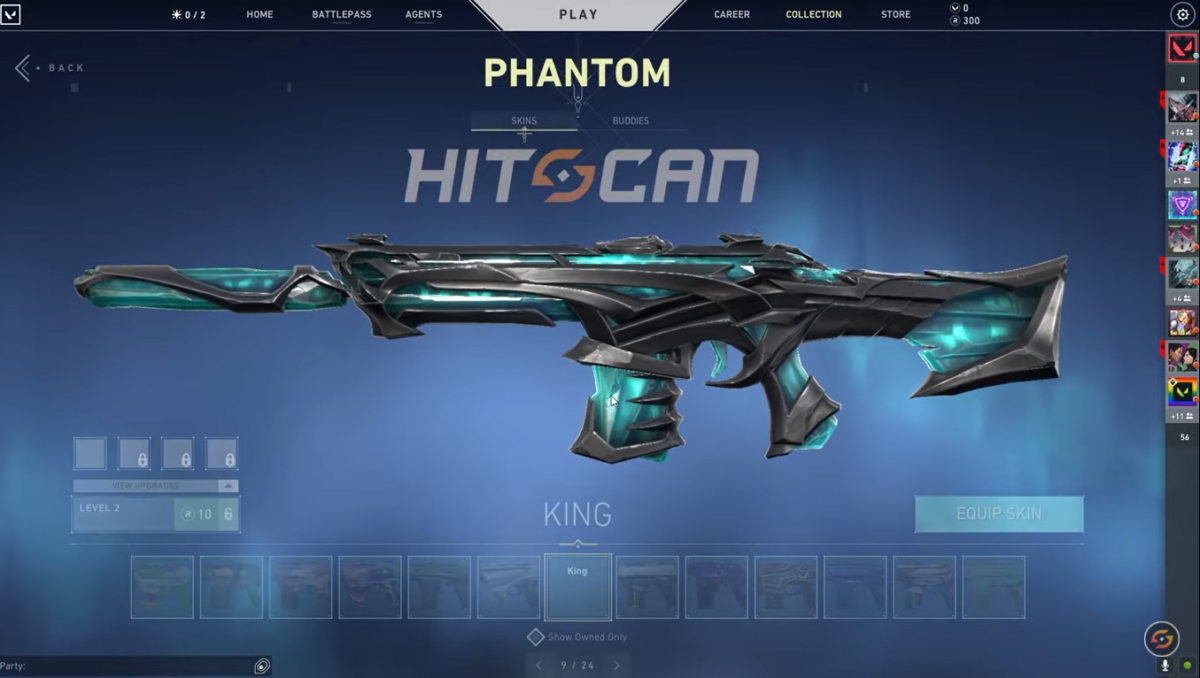Screen dimensions: 1200x678
Task: Open the Store page
Action: [896, 15]
